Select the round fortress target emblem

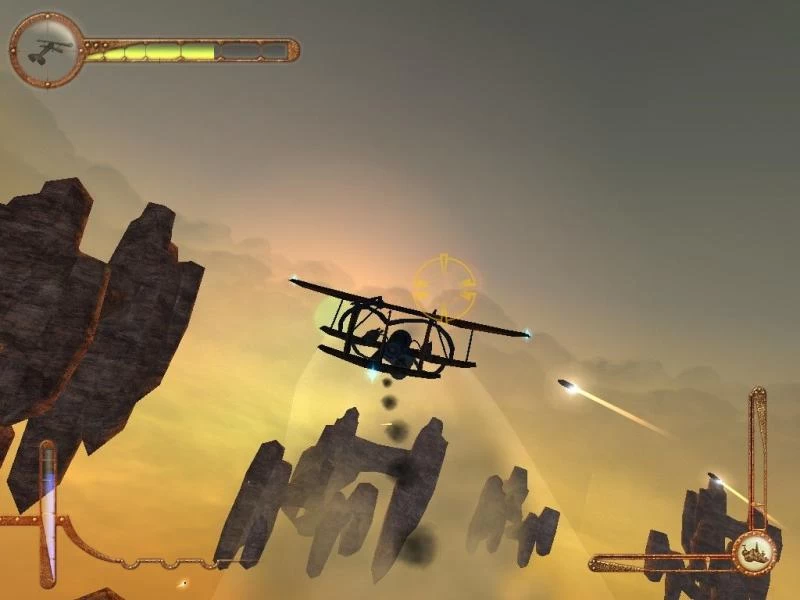coord(755,550)
